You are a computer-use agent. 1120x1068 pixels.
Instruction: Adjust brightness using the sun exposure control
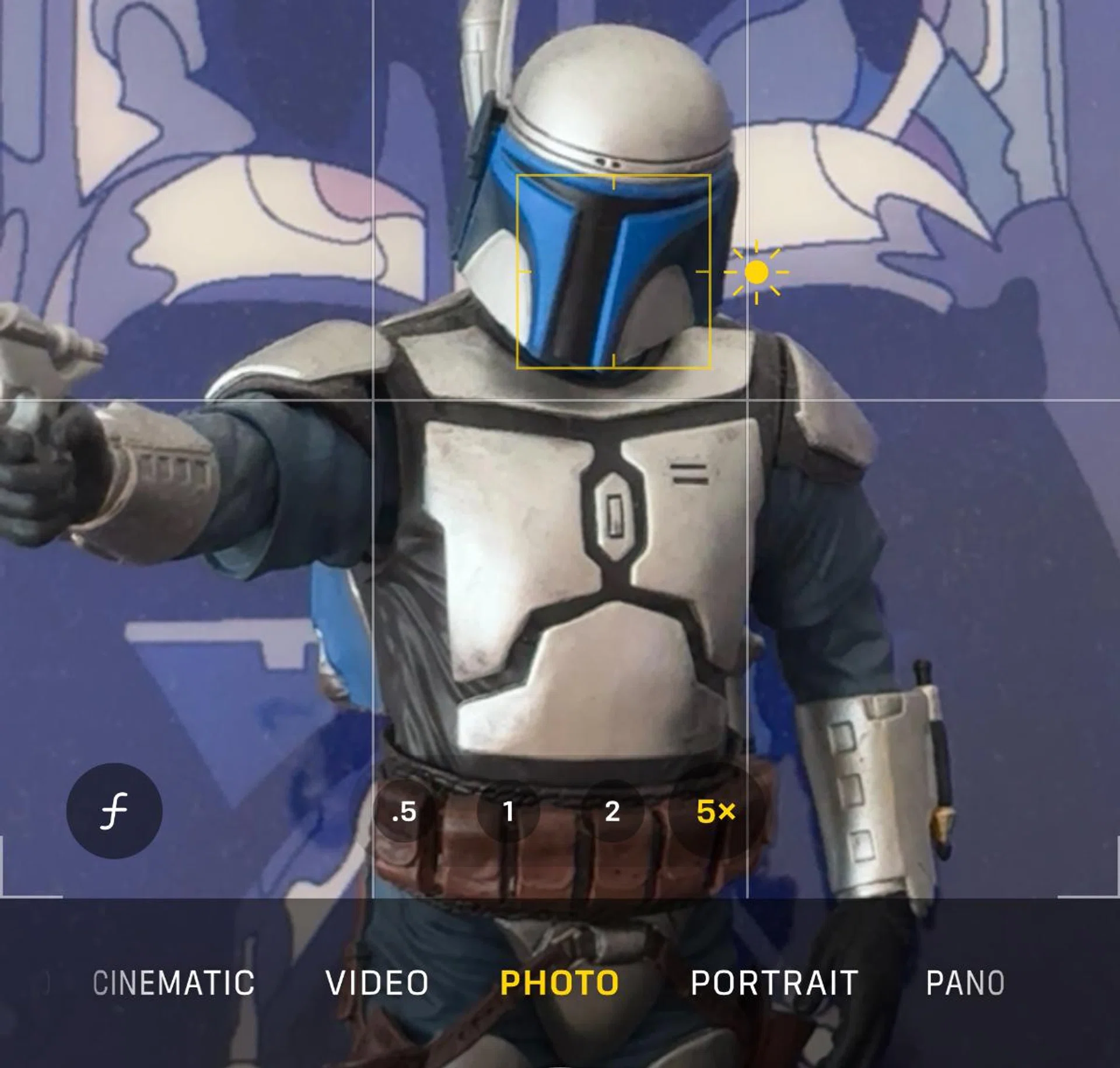tap(757, 272)
